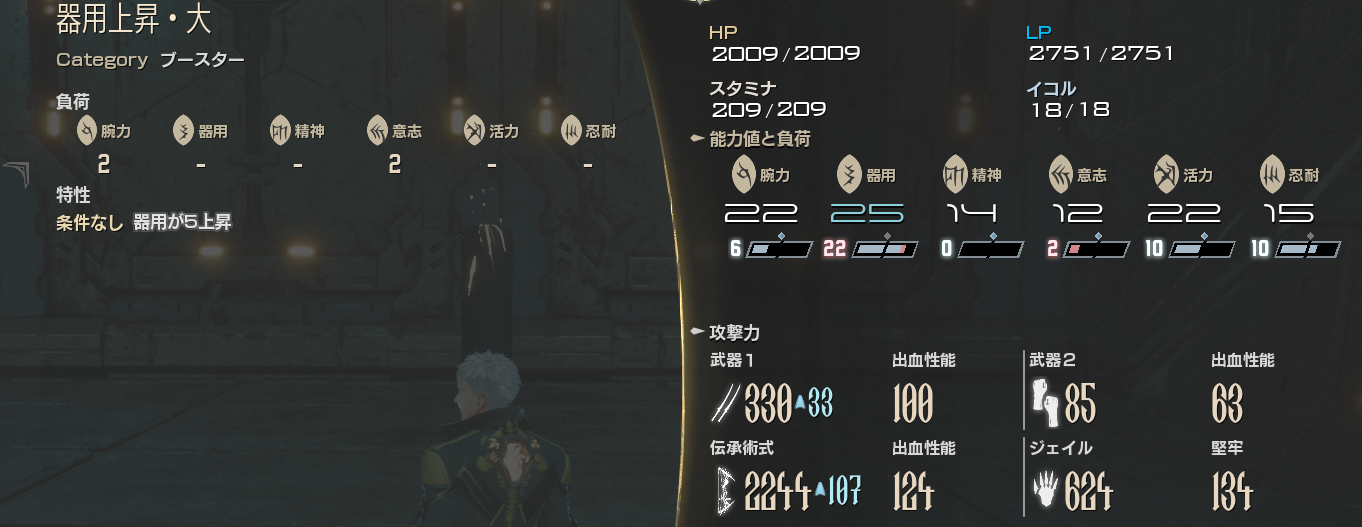Select the 腕力 stat icon under 能力値と負荷
The height and width of the screenshot is (527, 1362).
coord(743,172)
